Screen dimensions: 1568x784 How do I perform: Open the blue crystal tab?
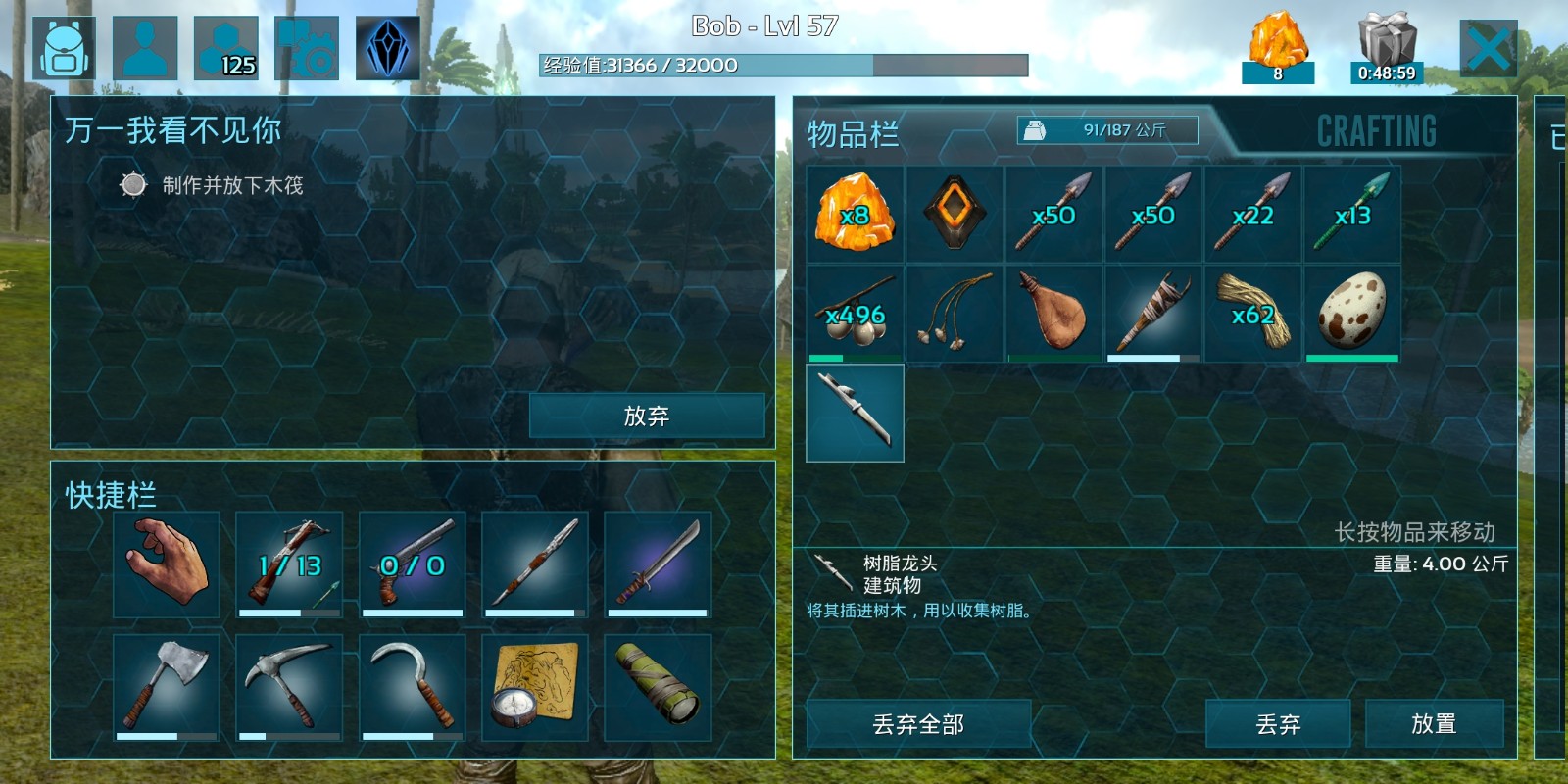(x=388, y=48)
